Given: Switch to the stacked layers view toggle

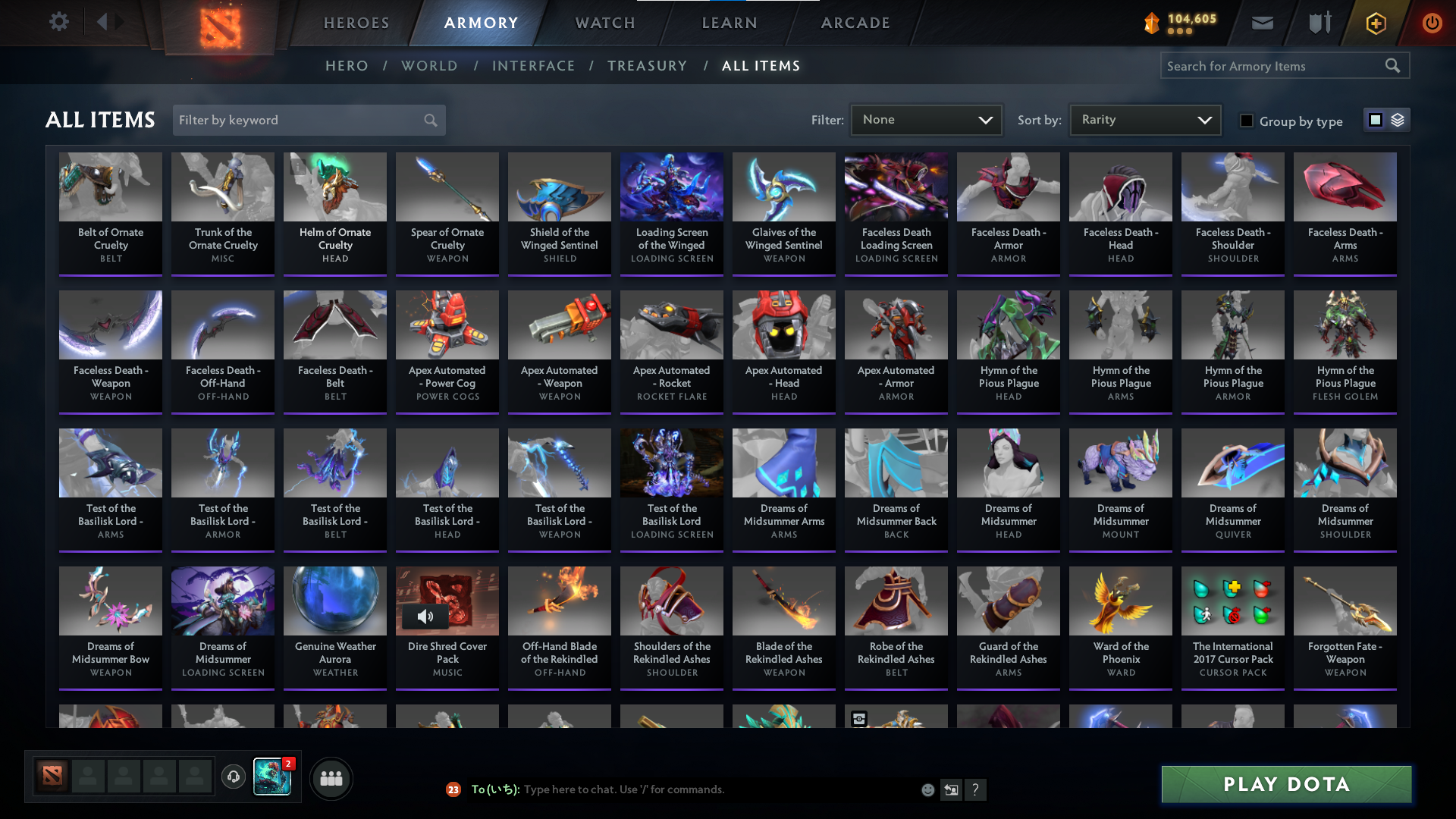Looking at the screenshot, I should click(x=1398, y=119).
